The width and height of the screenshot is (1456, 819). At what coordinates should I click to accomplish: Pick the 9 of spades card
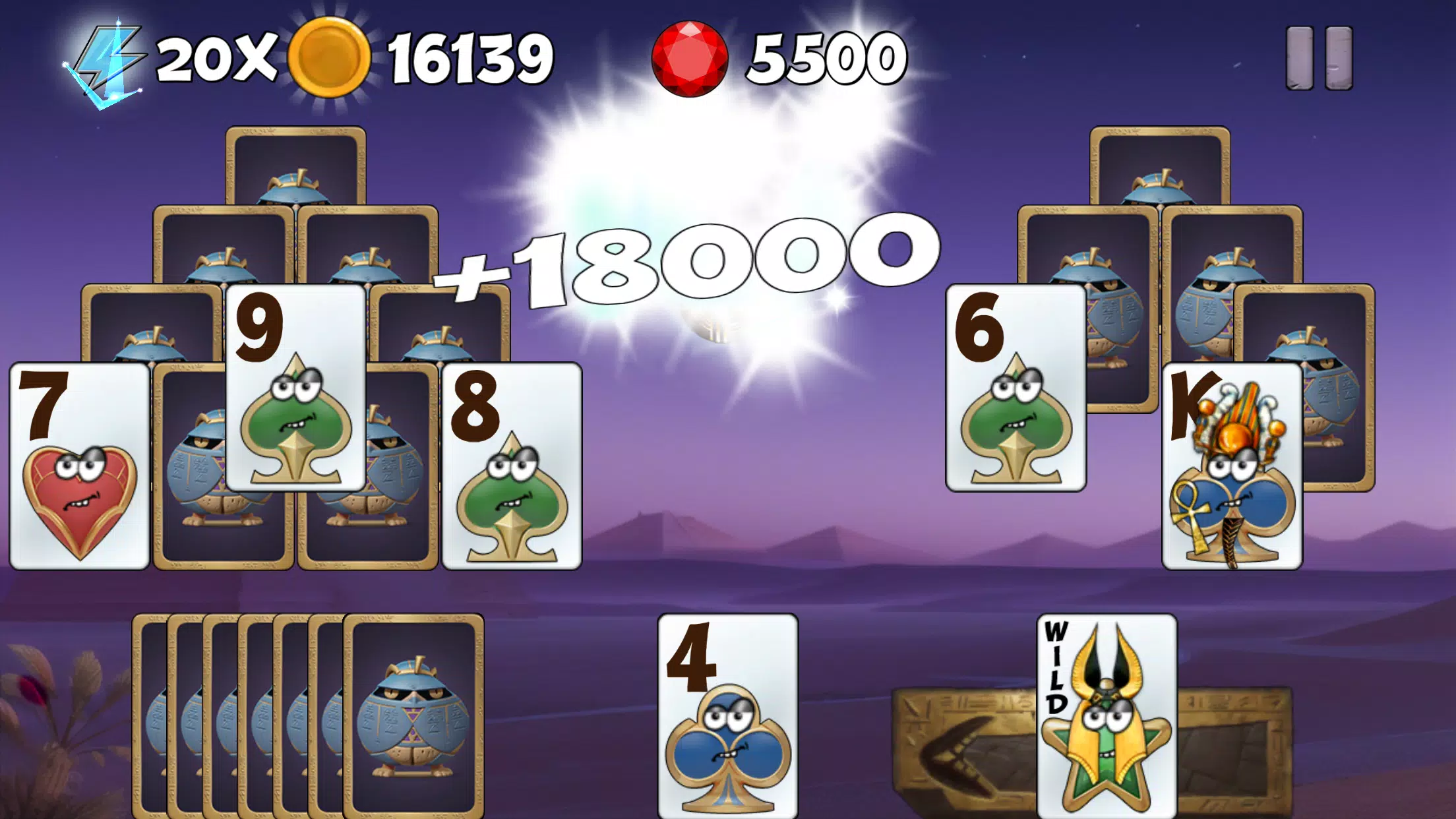tap(295, 388)
